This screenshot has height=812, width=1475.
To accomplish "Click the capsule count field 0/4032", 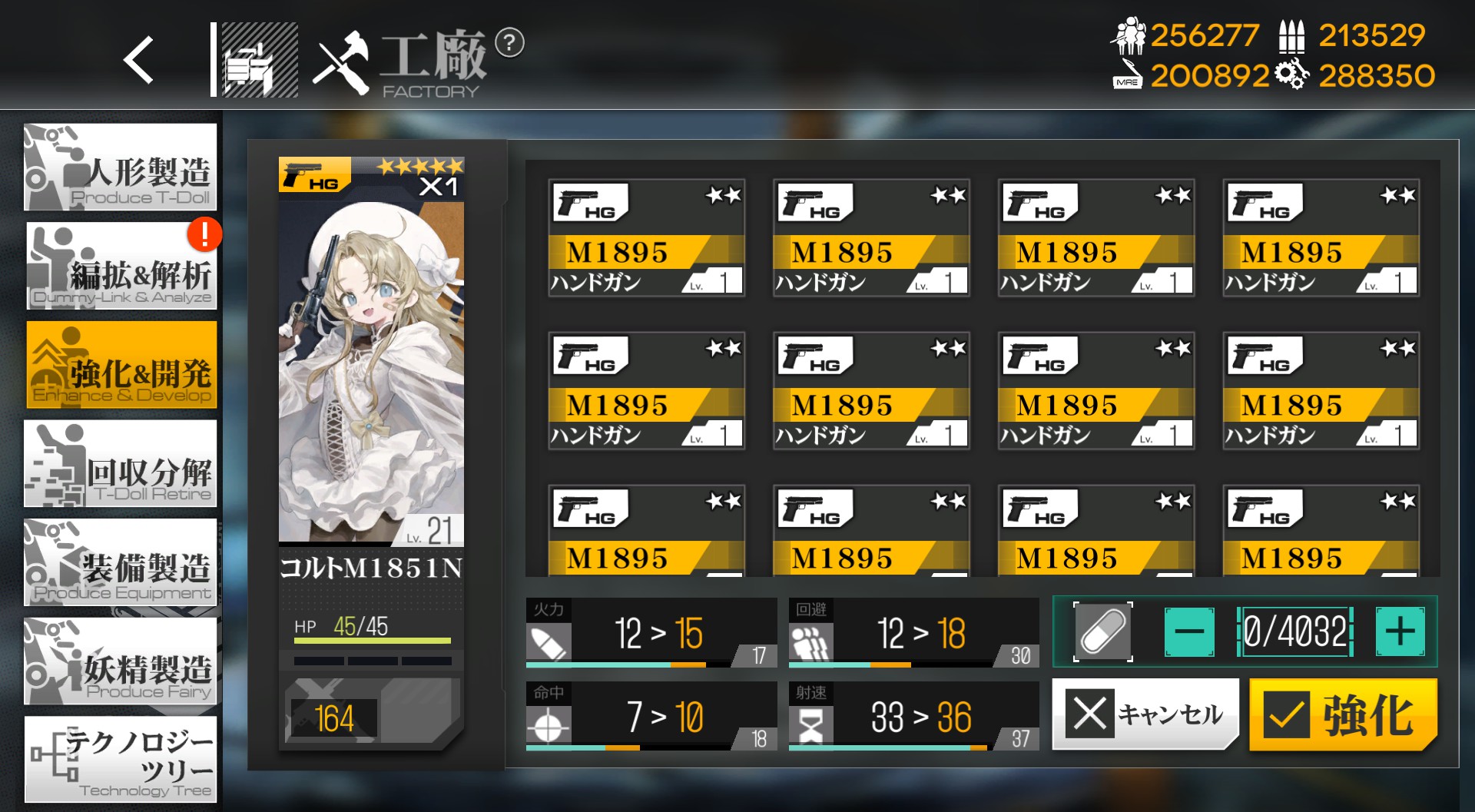I will pos(1294,632).
